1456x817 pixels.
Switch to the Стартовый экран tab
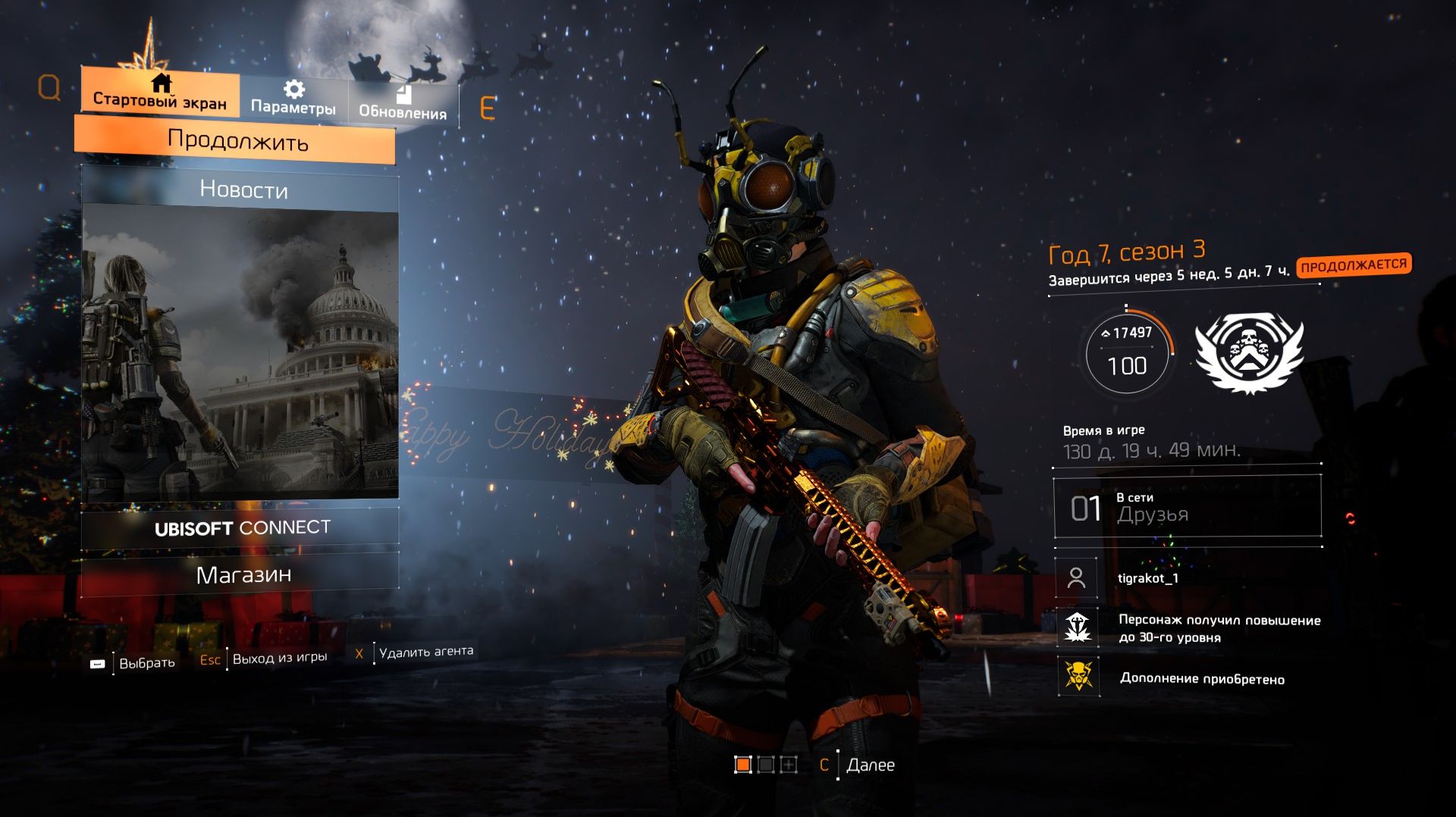(160, 91)
